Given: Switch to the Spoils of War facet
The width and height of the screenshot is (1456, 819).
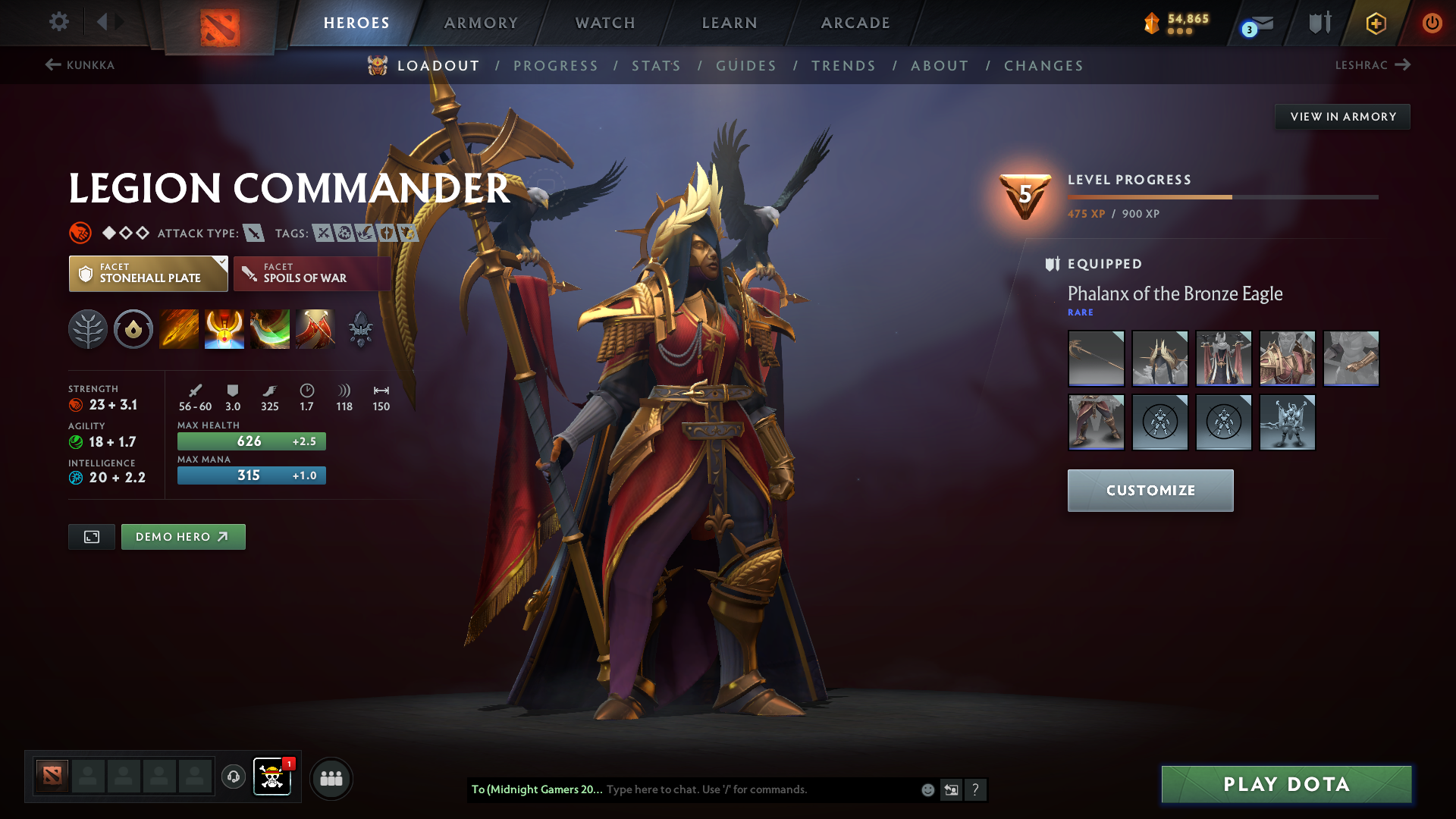Looking at the screenshot, I should 312,273.
